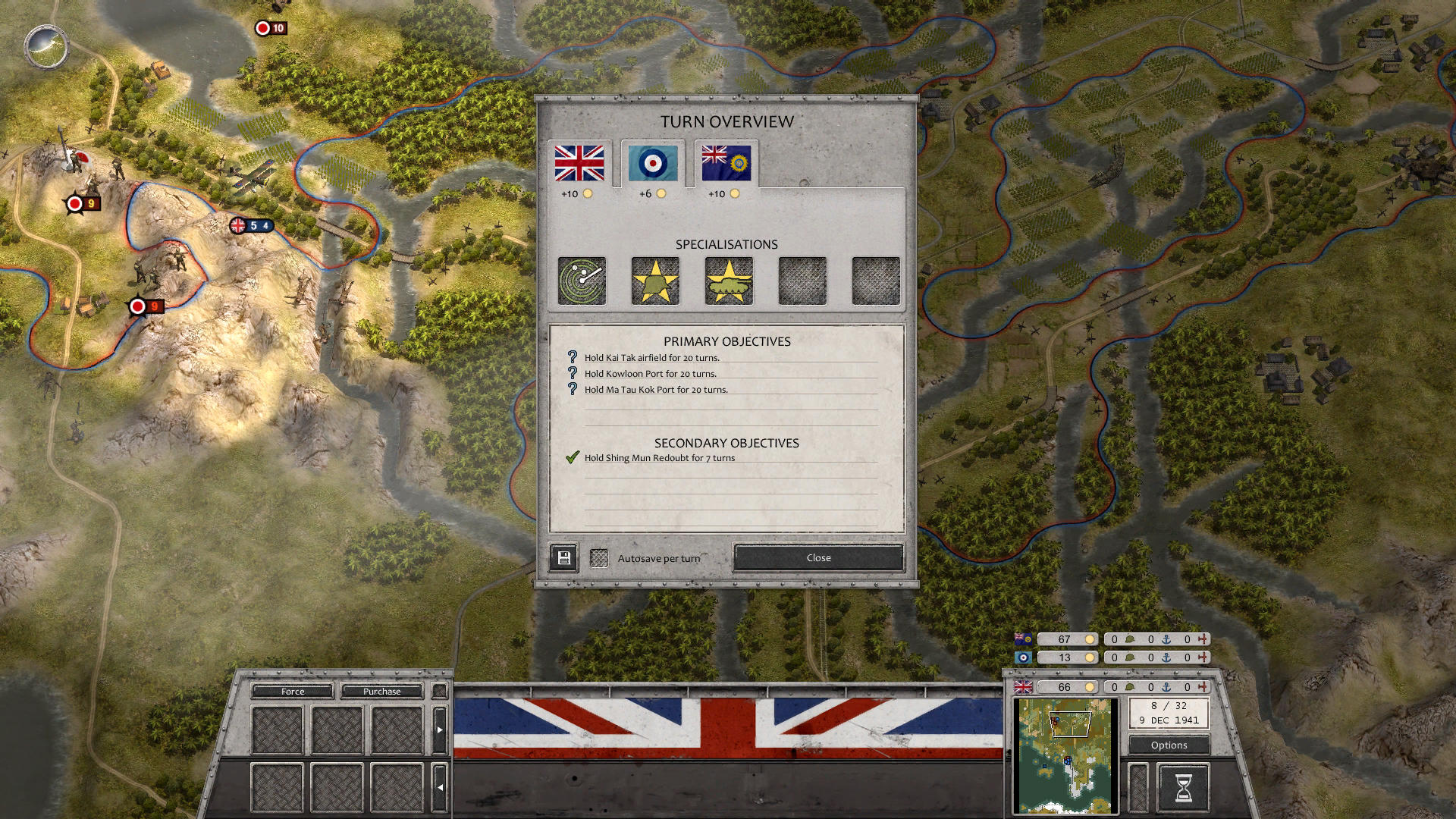Viewport: 1456px width, 819px height.
Task: Select the Union Jack faction flag
Action: pyautogui.click(x=581, y=162)
